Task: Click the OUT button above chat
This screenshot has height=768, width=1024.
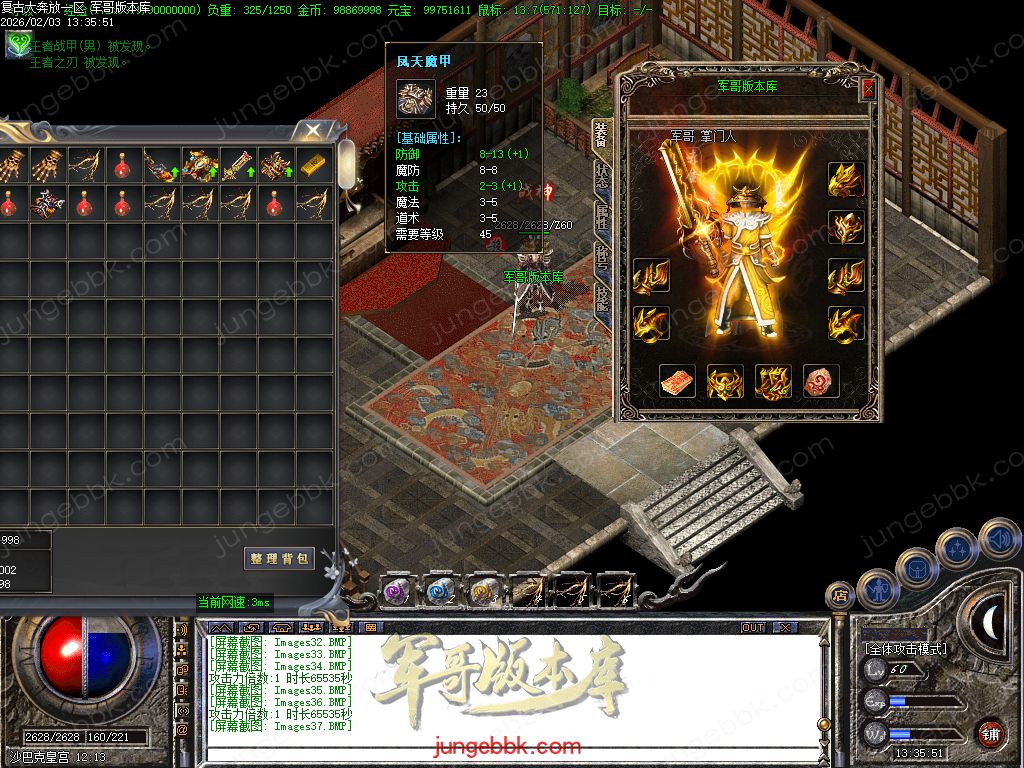Action: click(x=753, y=628)
